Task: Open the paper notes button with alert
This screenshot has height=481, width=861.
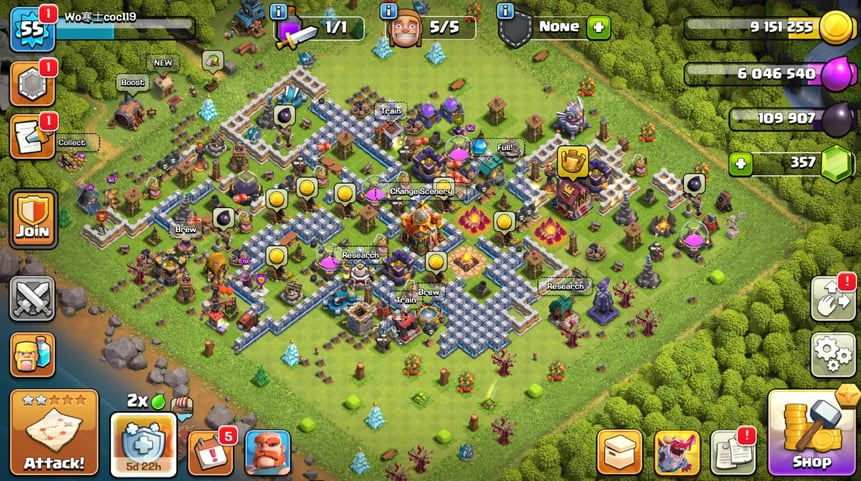Action: tap(733, 453)
